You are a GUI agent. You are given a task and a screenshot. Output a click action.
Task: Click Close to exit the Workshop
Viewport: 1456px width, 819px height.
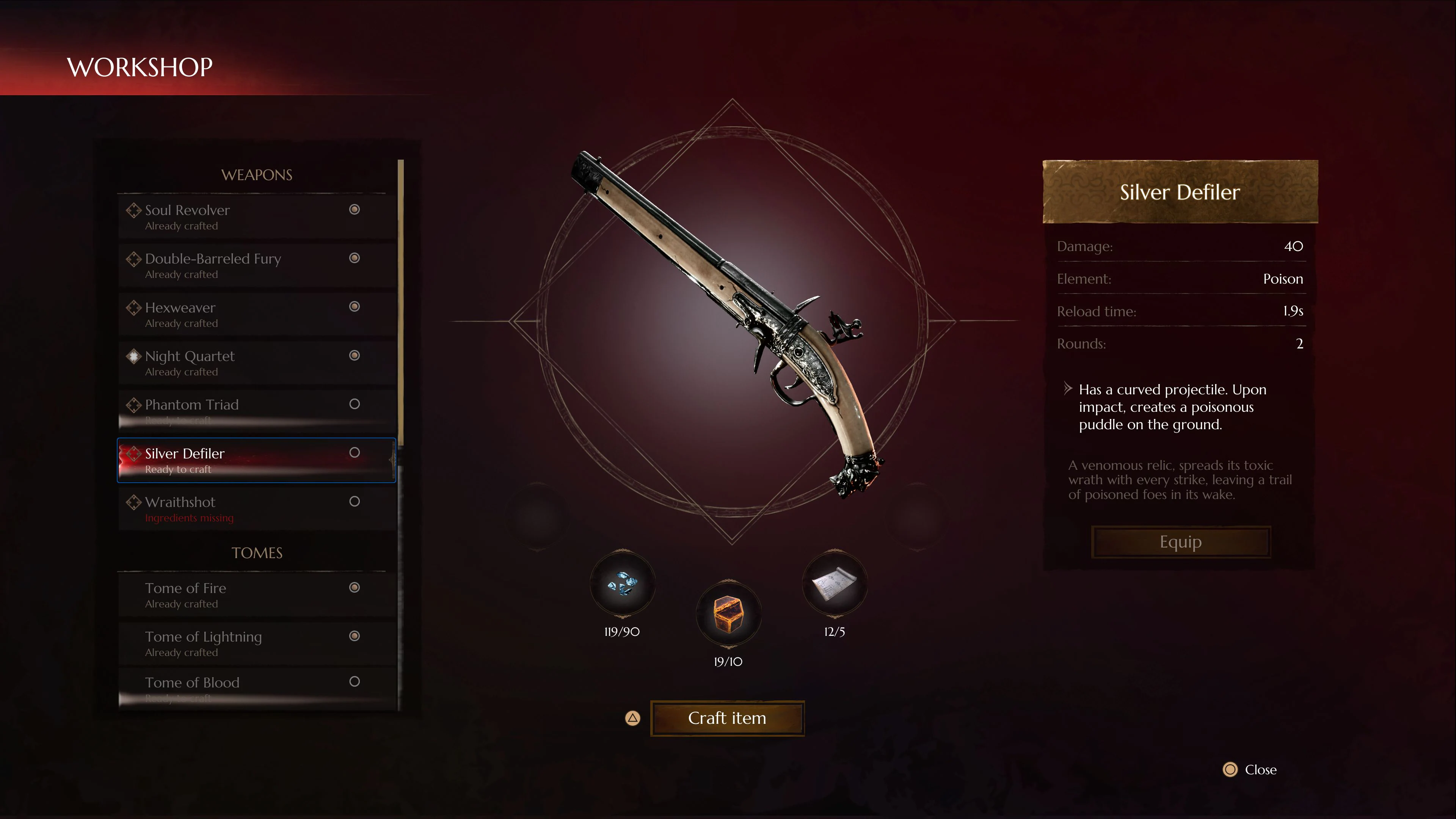tap(1260, 769)
